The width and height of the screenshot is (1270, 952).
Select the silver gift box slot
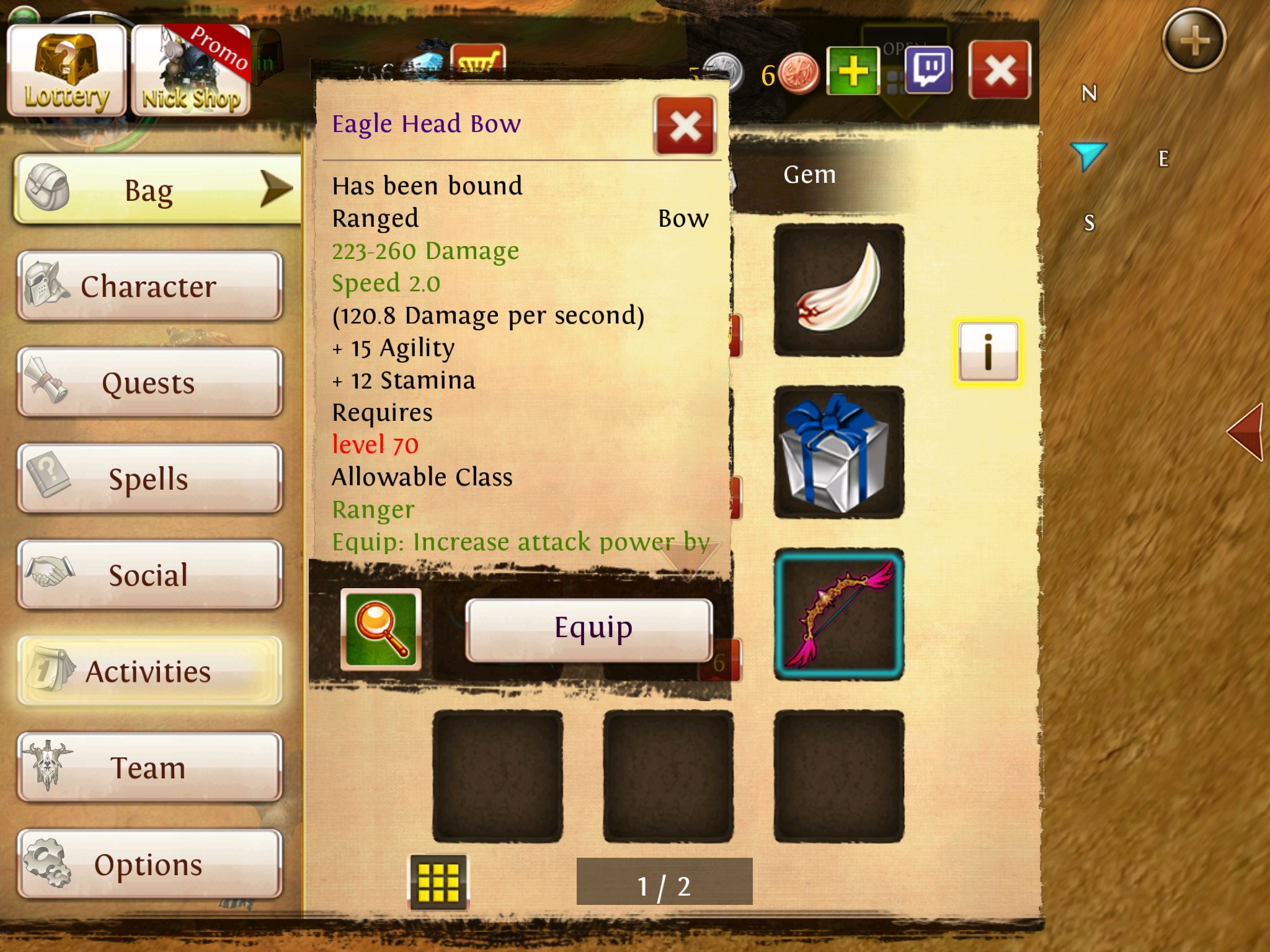pyautogui.click(x=839, y=452)
